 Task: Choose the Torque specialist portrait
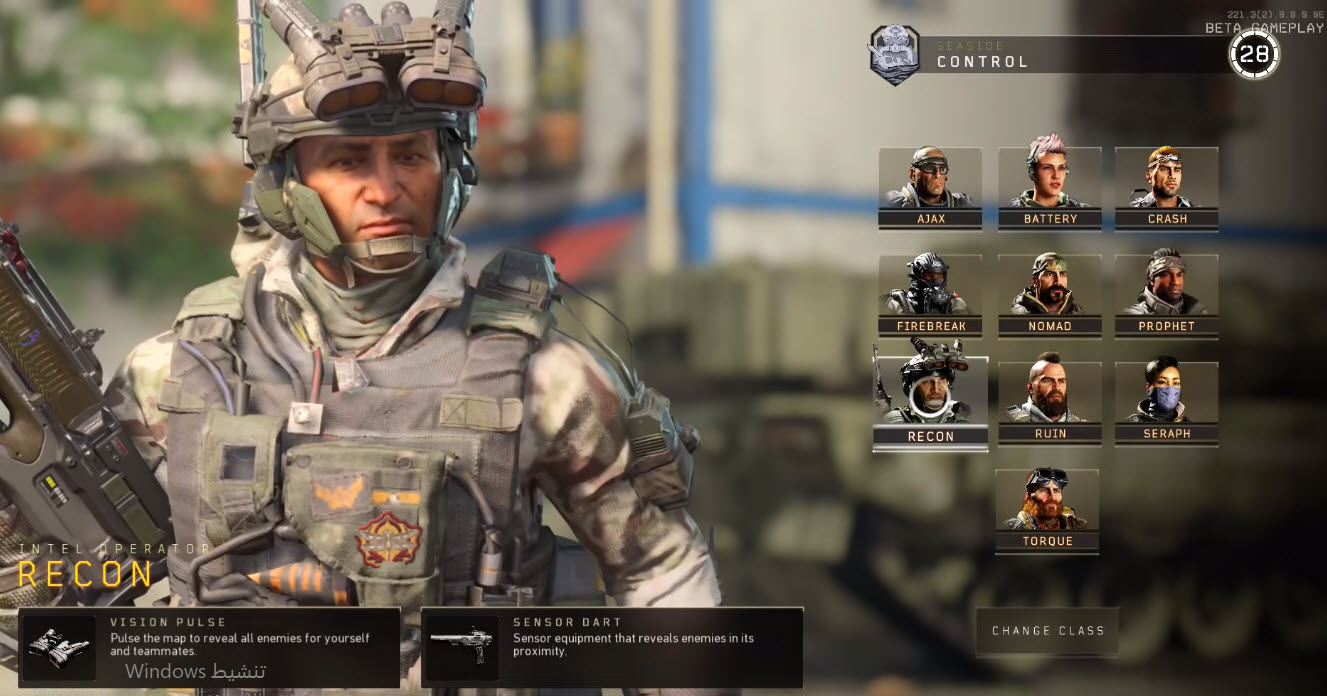tap(1047, 510)
